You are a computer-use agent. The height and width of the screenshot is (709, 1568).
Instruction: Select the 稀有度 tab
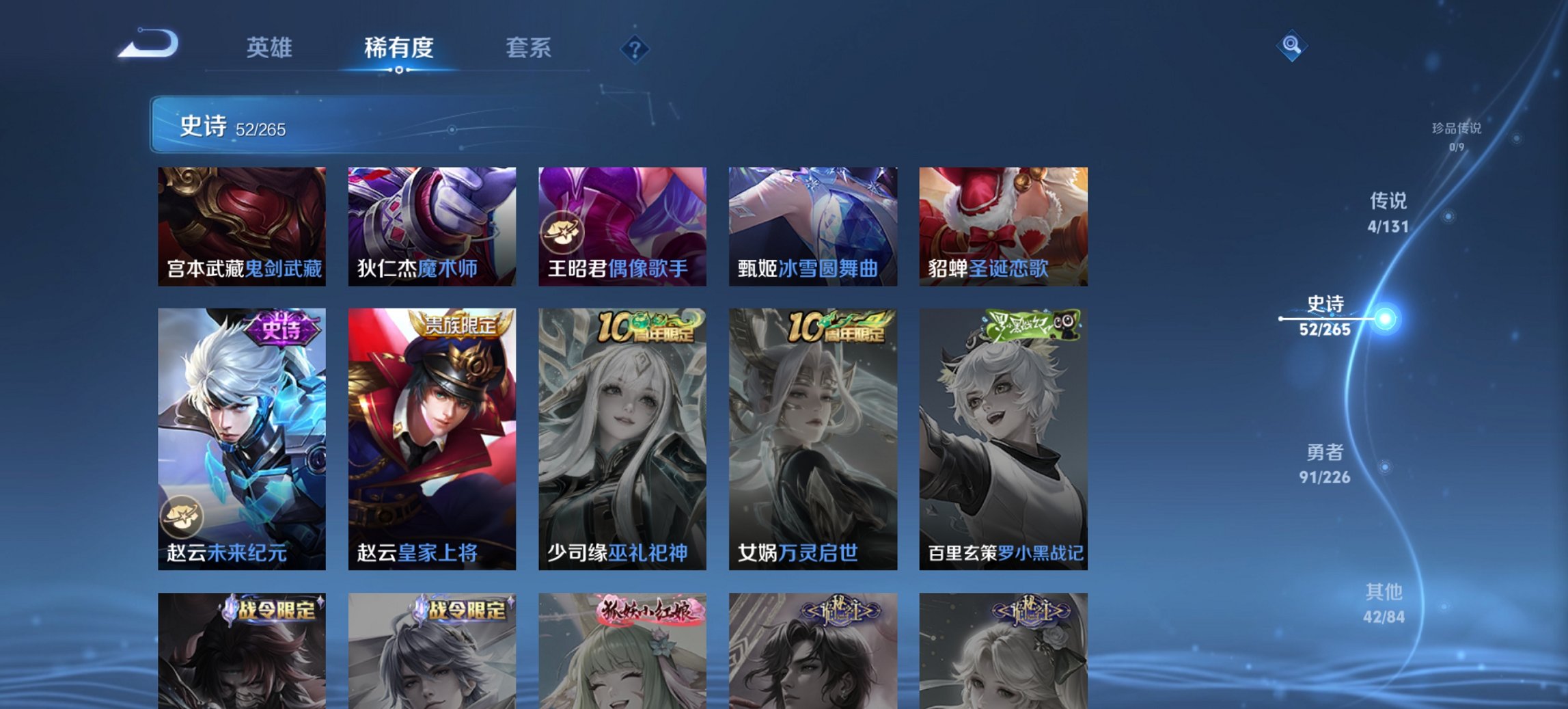[x=398, y=48]
